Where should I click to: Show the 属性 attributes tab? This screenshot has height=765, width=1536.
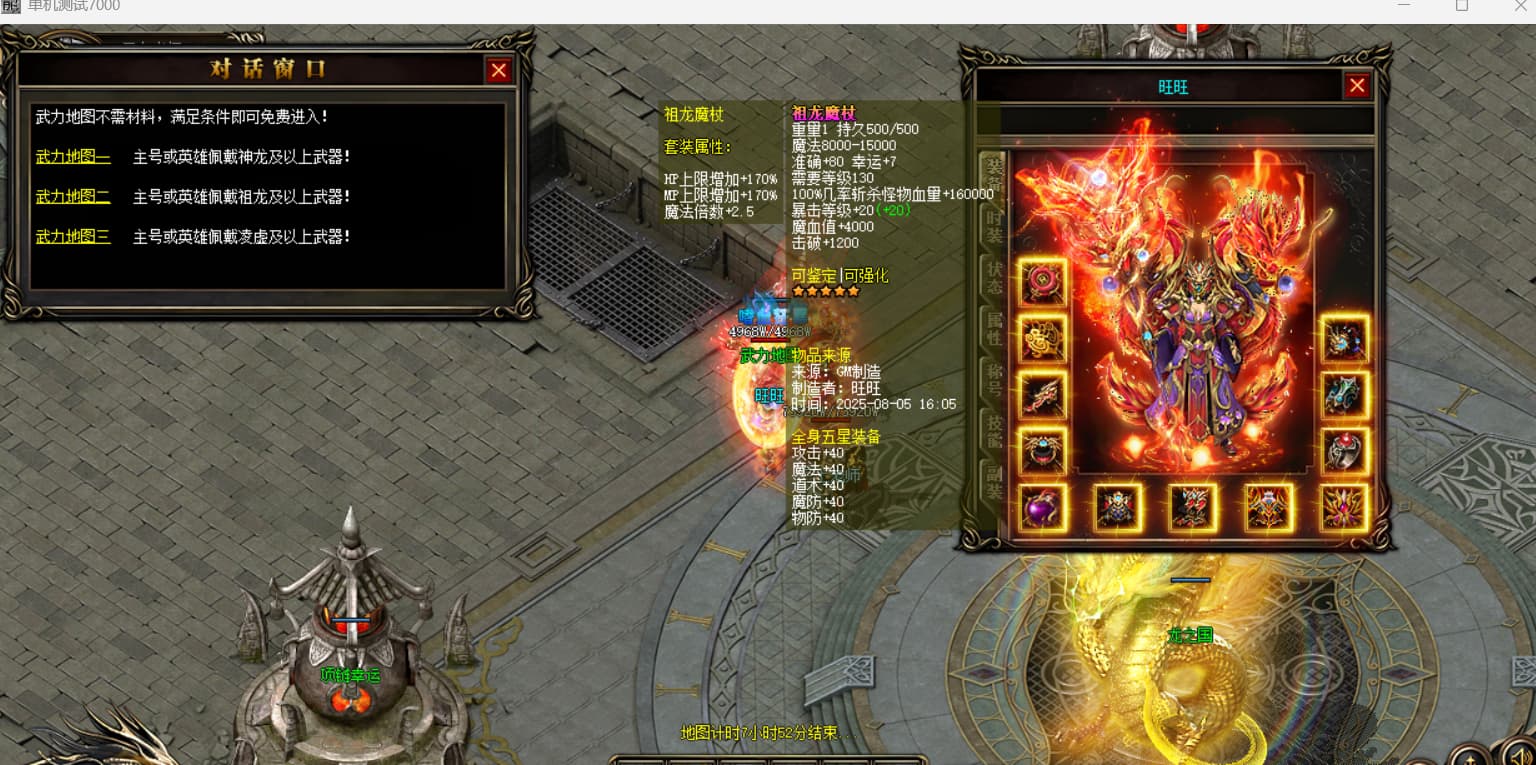994,330
